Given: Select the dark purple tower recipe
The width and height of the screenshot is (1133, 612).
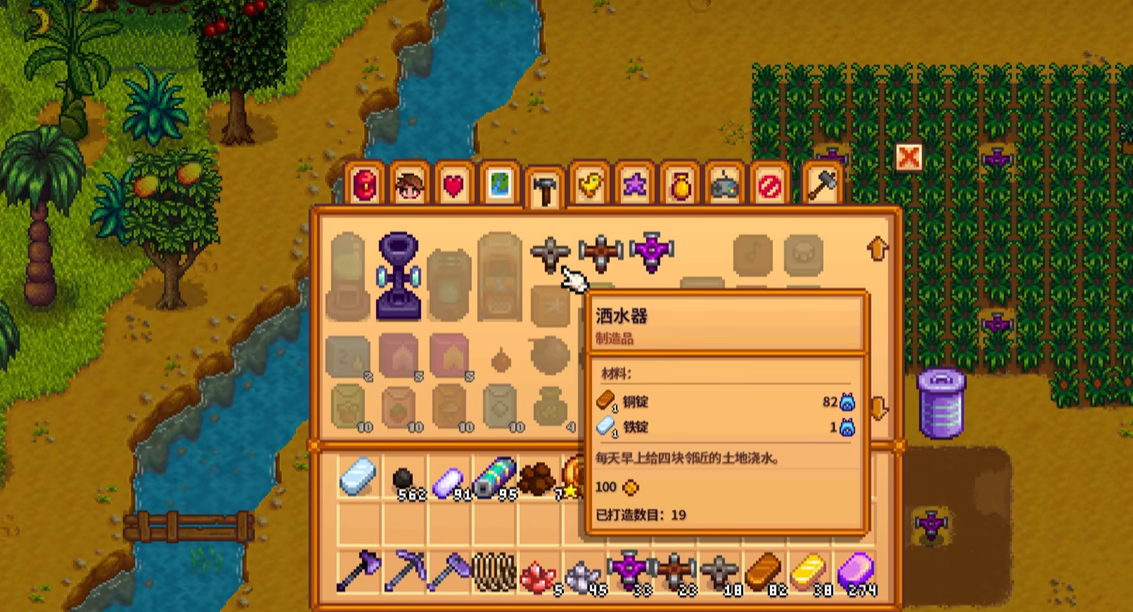Looking at the screenshot, I should (x=399, y=276).
